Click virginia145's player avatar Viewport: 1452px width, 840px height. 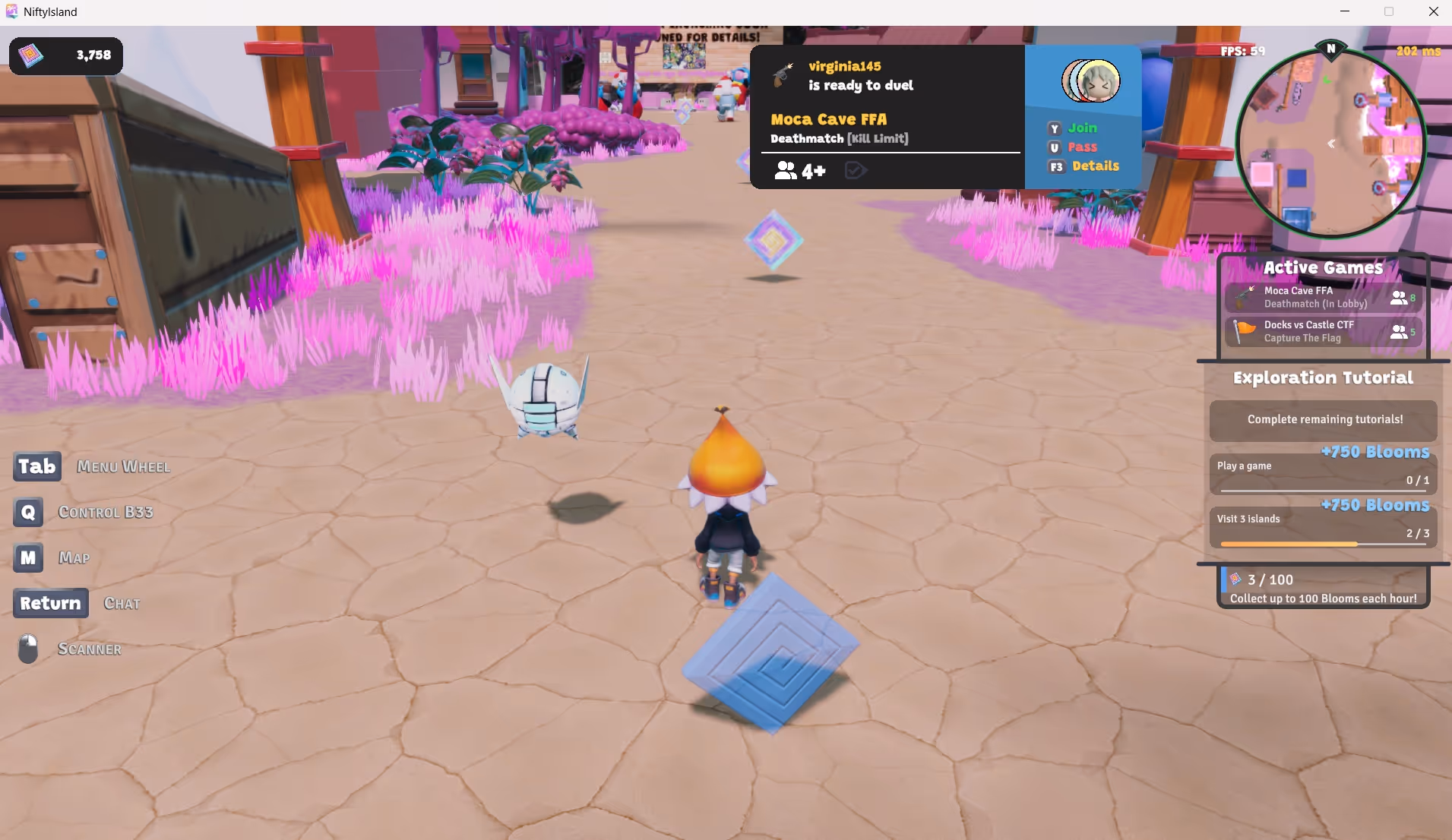[x=1091, y=81]
